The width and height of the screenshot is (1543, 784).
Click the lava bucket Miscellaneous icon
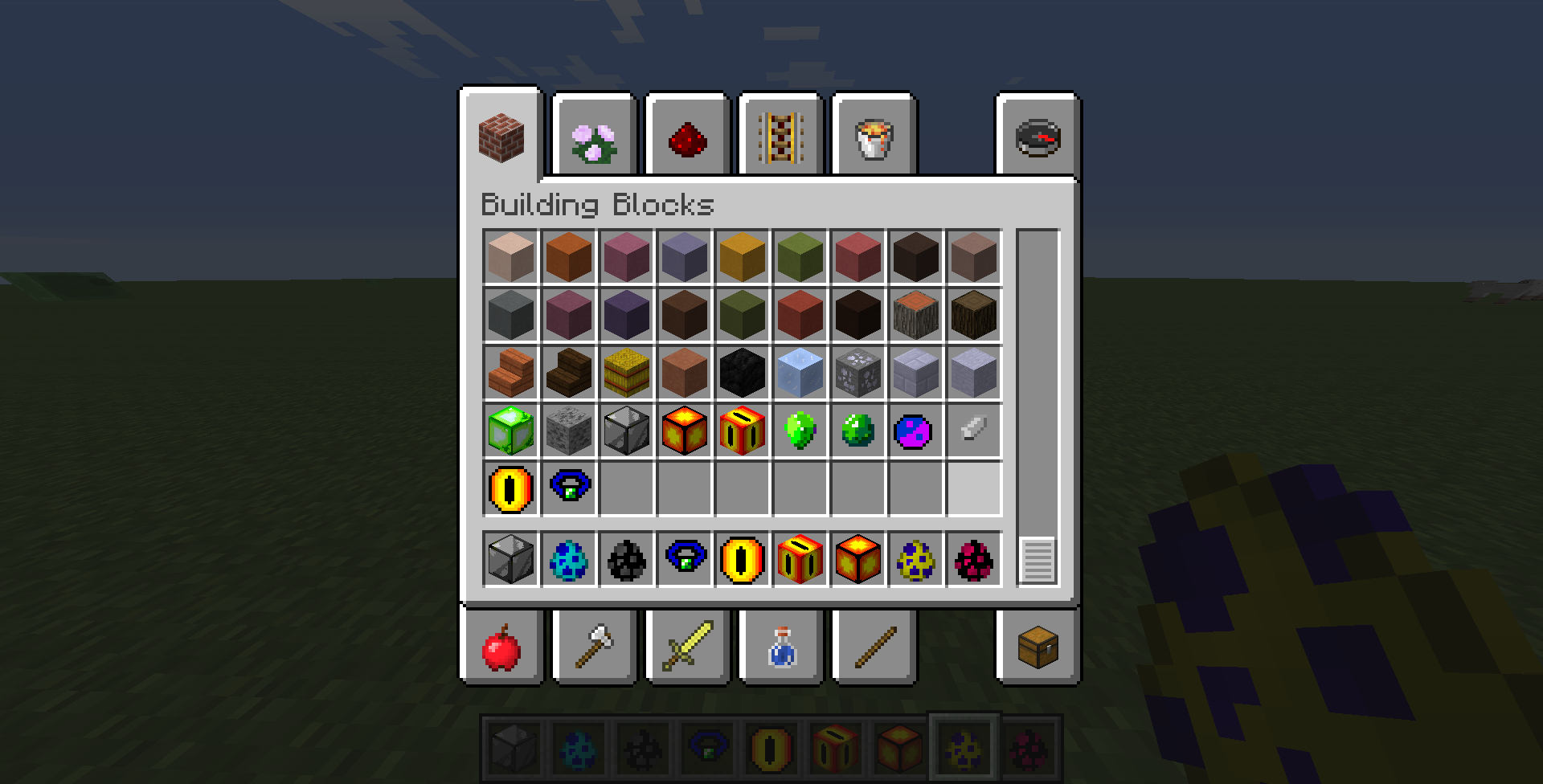tap(874, 137)
